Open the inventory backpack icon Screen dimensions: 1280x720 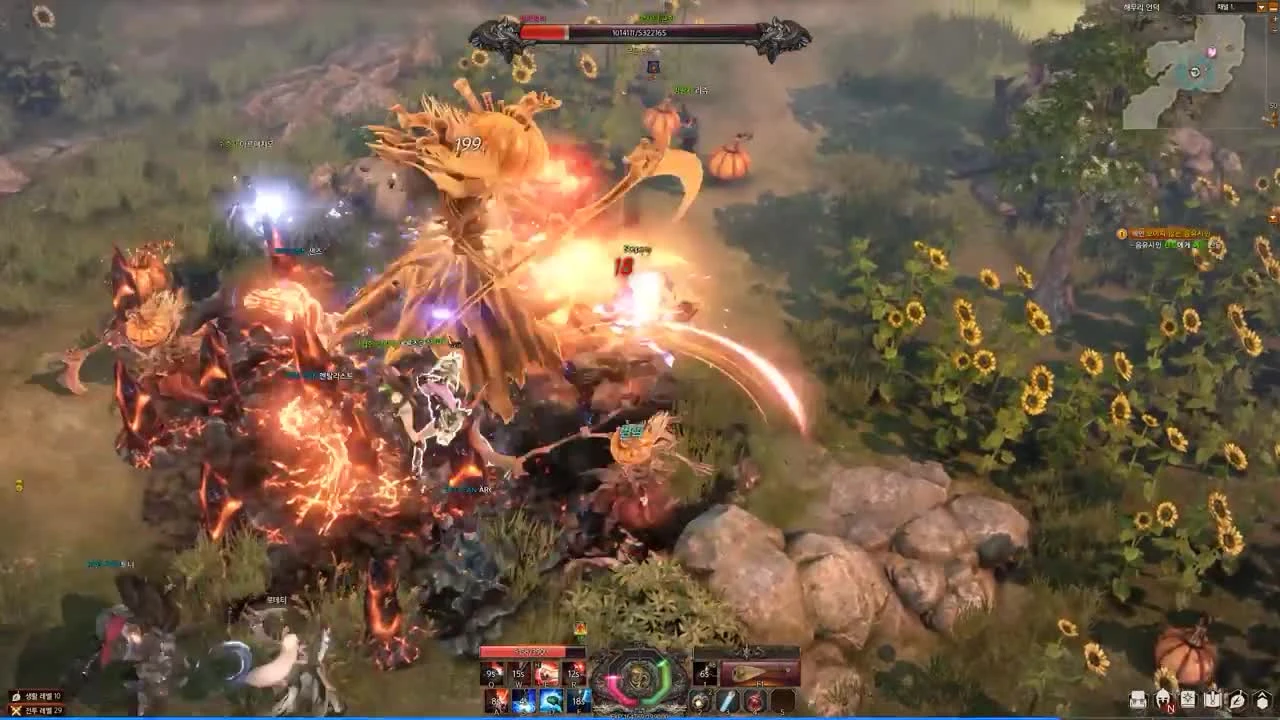[x=1137, y=700]
